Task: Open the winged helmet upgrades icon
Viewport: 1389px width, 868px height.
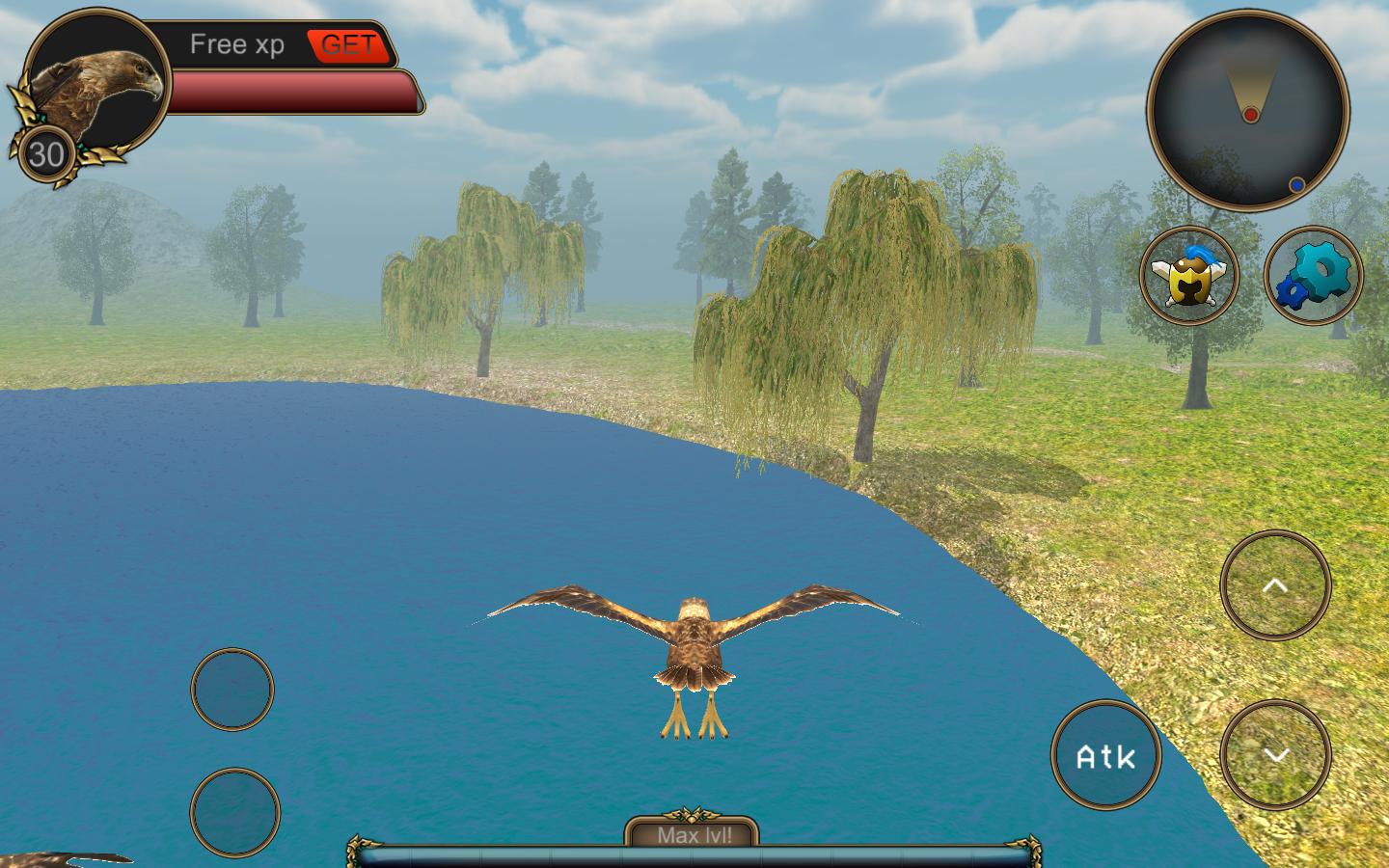Action: pos(1189,275)
